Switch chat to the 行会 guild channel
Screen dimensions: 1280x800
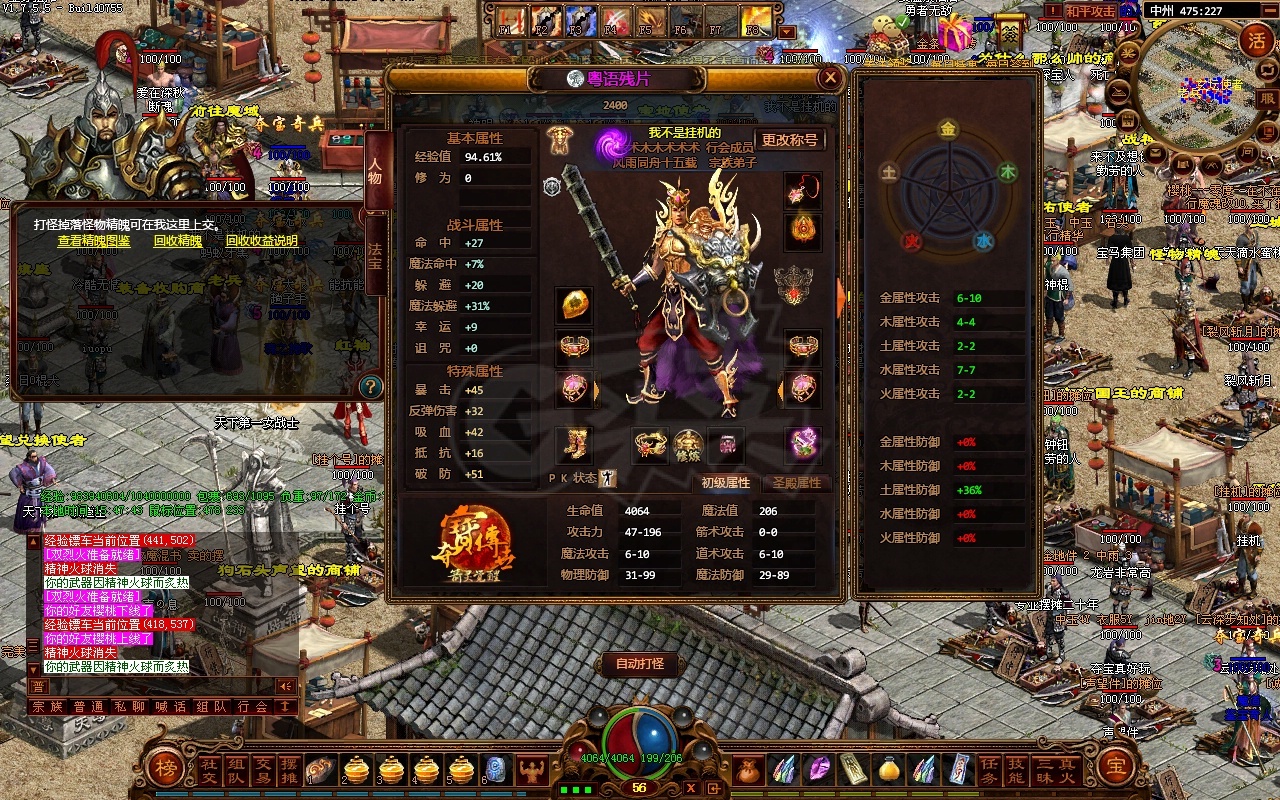click(x=253, y=706)
